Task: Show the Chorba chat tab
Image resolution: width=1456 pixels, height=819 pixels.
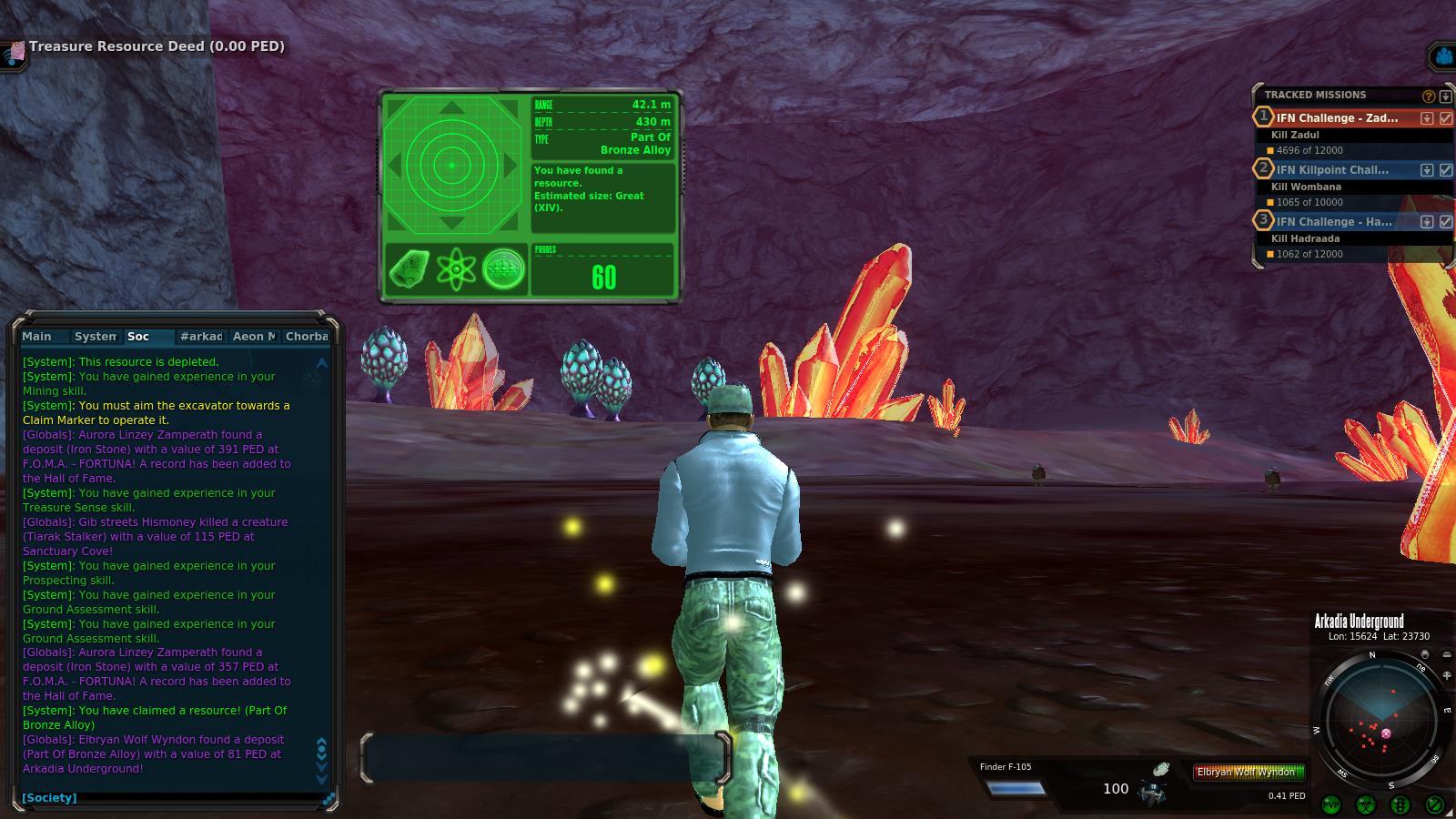Action: [307, 337]
